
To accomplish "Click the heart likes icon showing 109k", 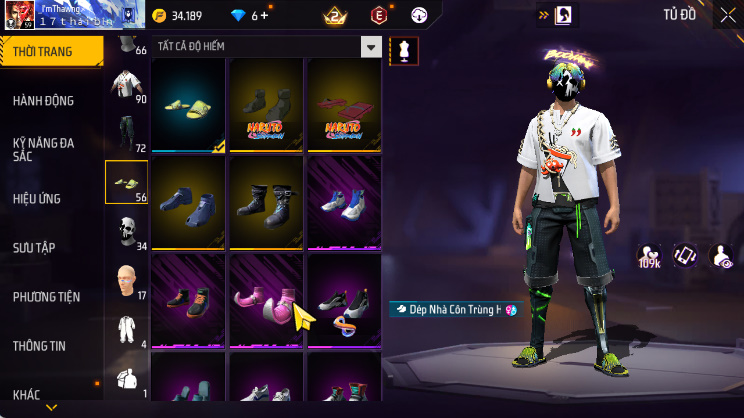I will (649, 256).
